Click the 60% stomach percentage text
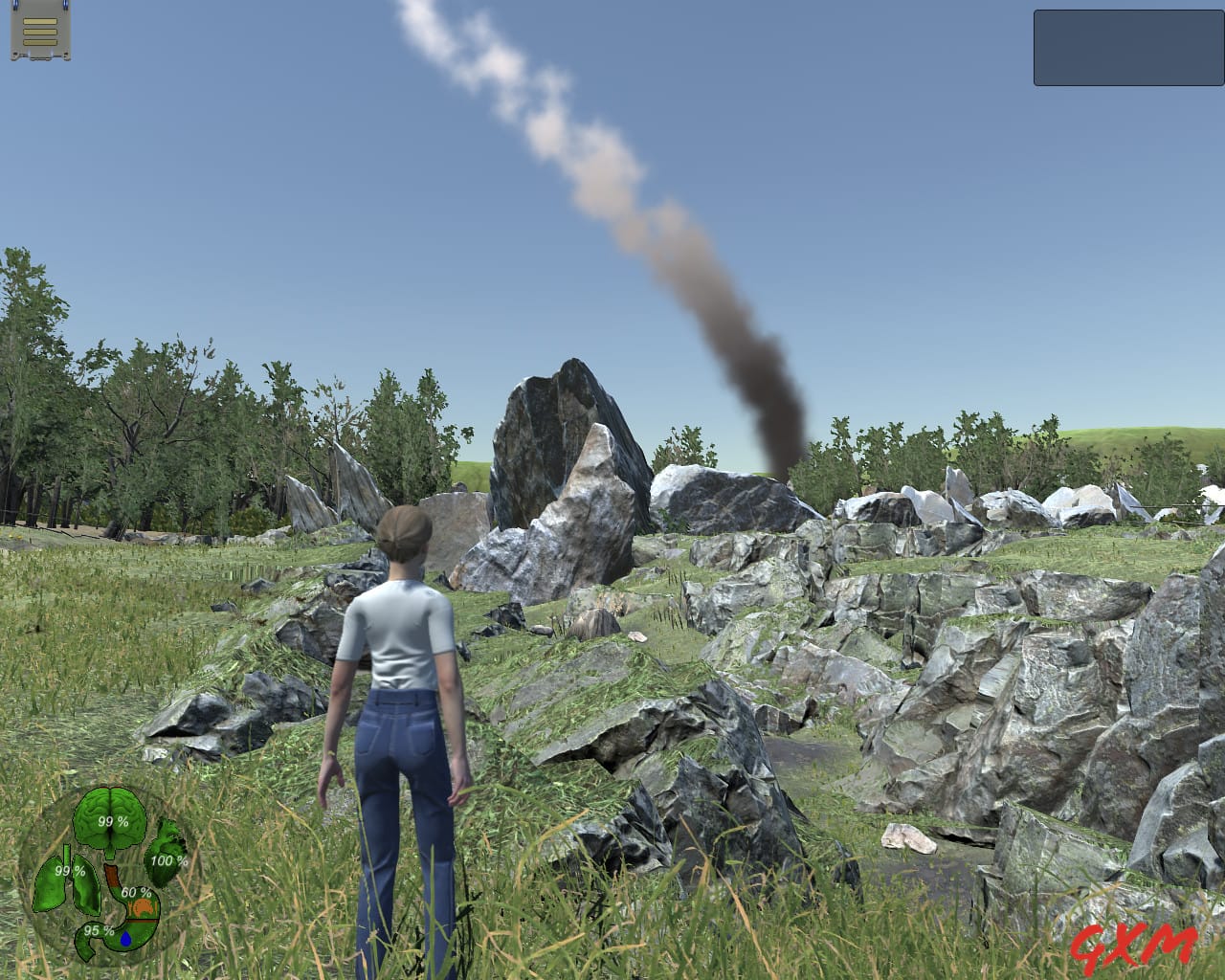1225x980 pixels. pos(136,893)
